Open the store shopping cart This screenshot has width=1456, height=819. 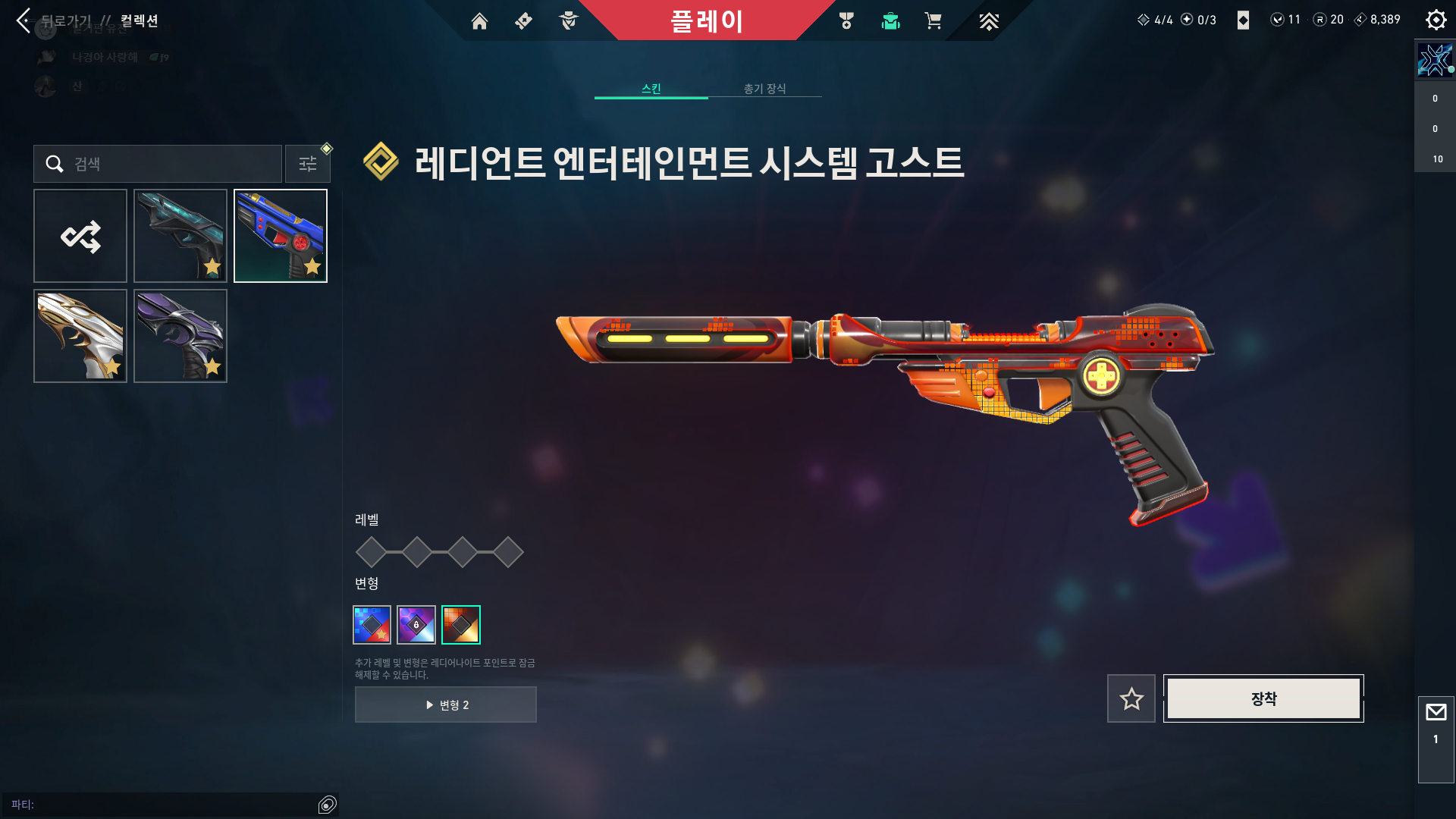(x=933, y=21)
